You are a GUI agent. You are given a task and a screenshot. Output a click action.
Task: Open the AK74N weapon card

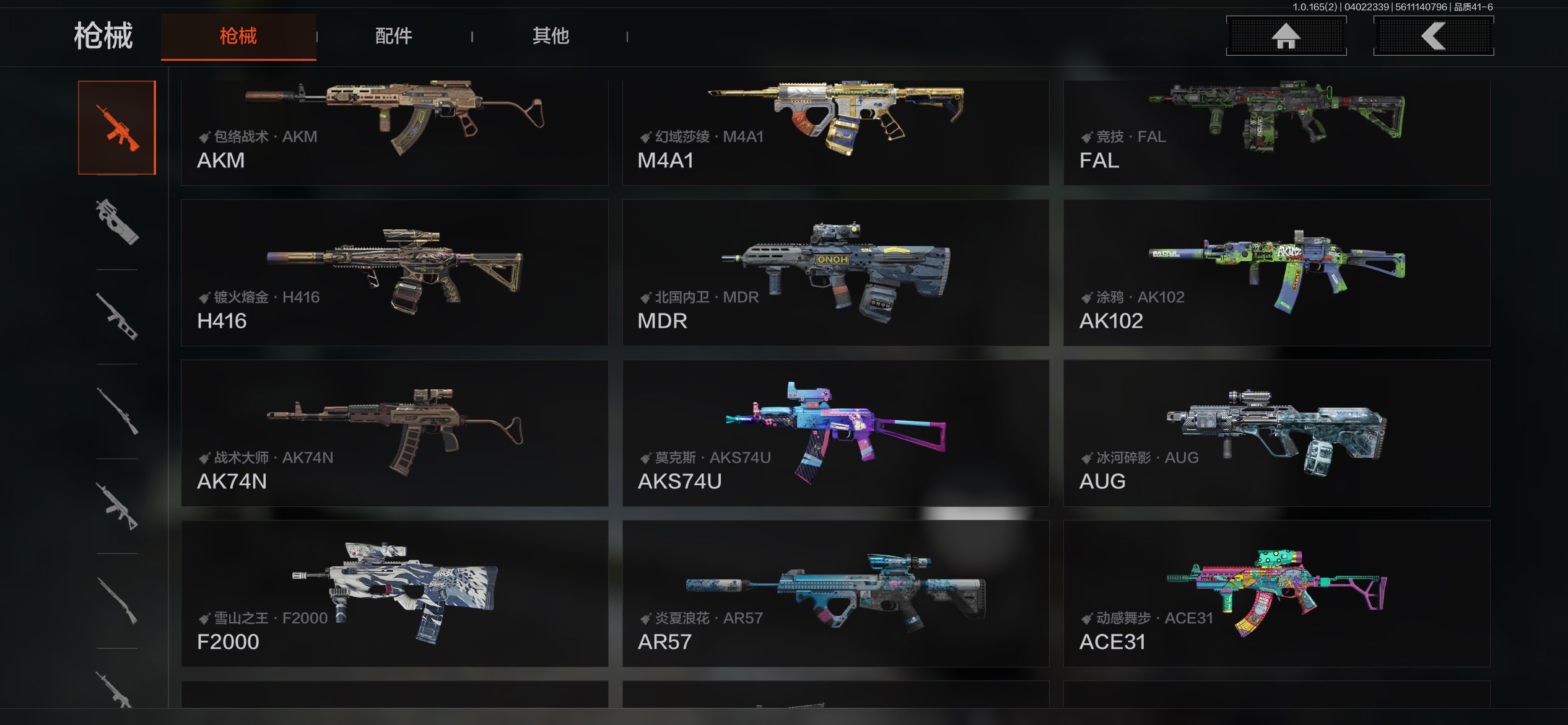click(x=394, y=433)
